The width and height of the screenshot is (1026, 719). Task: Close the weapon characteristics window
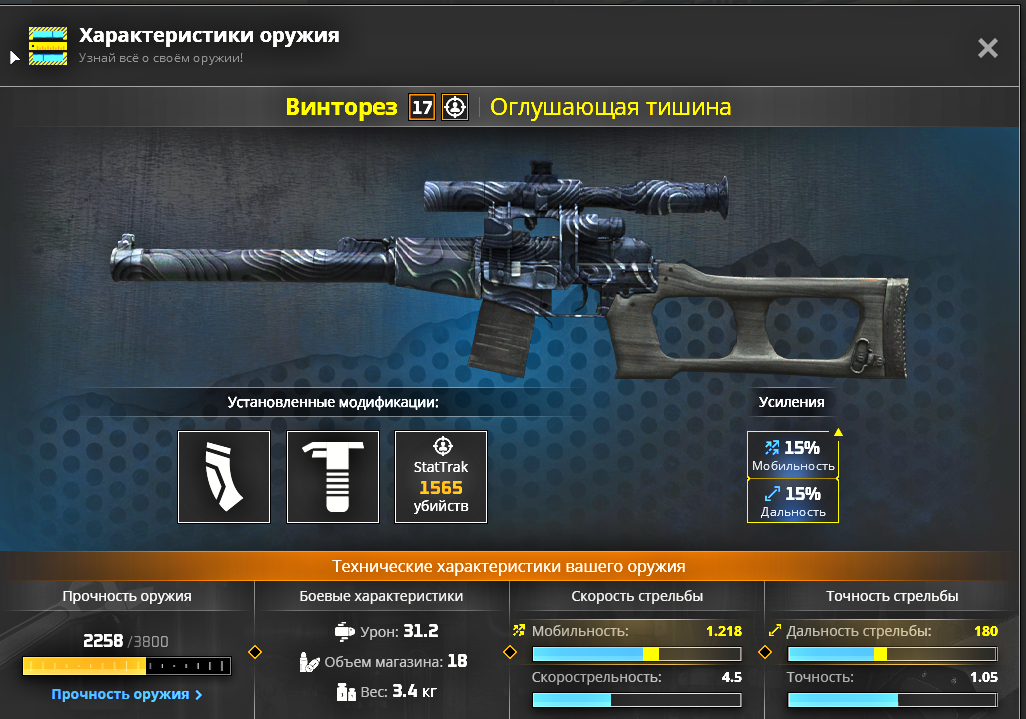(x=987, y=48)
